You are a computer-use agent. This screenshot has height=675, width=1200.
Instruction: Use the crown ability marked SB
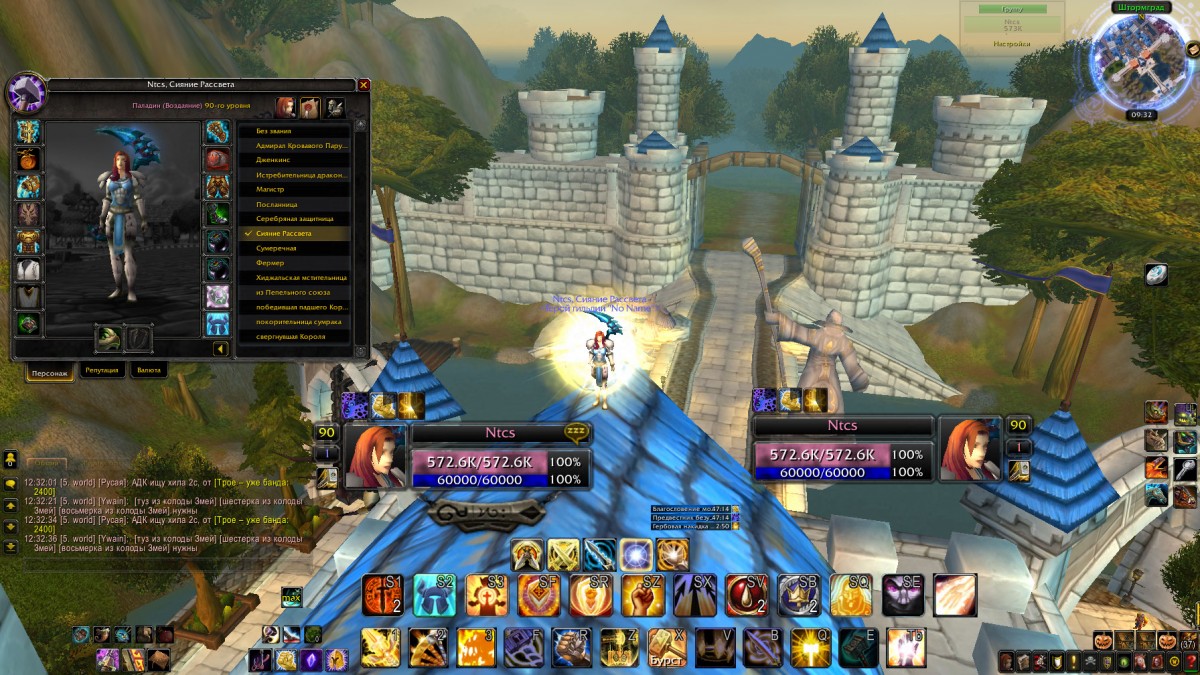click(798, 595)
